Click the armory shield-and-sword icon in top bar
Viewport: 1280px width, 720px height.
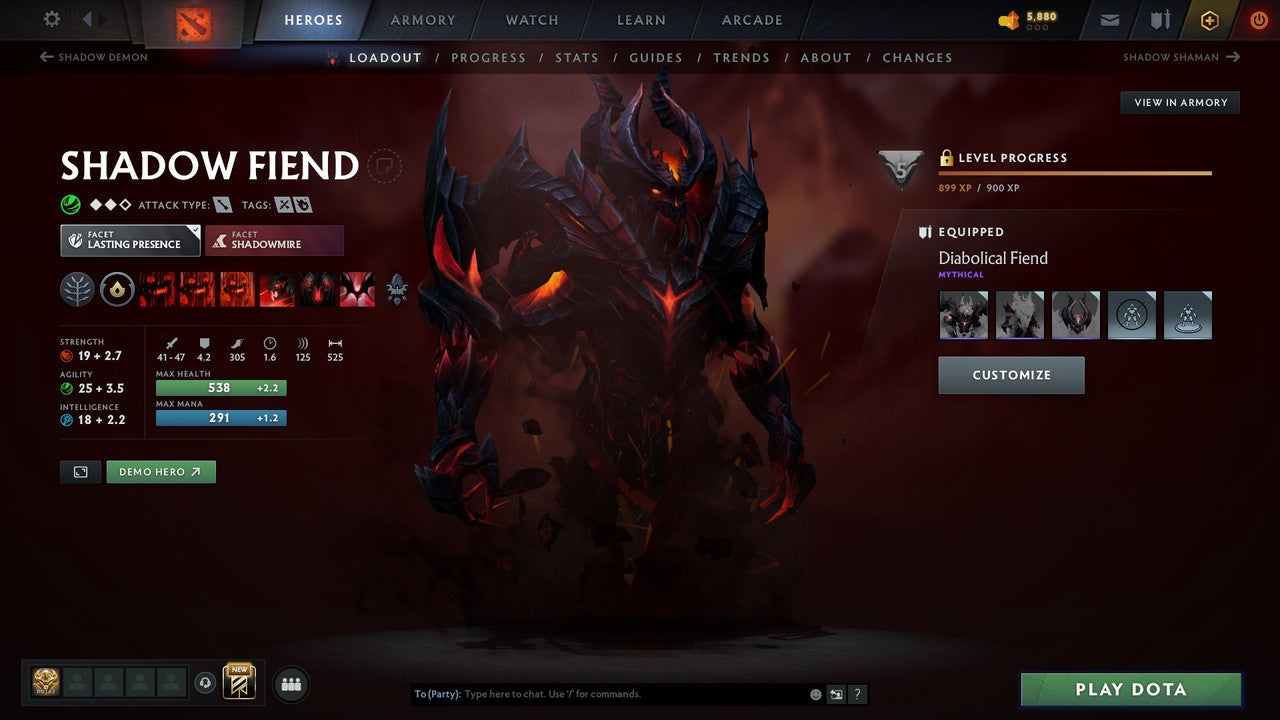(1158, 19)
